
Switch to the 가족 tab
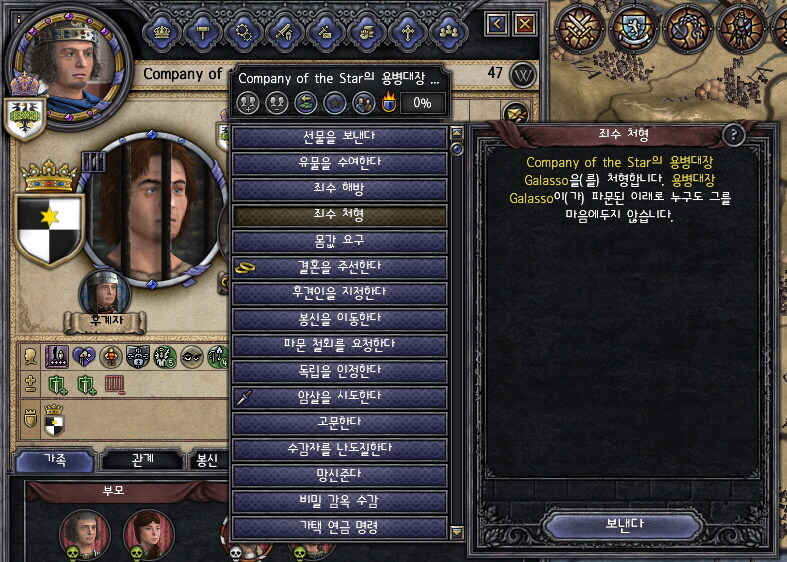pos(55,460)
